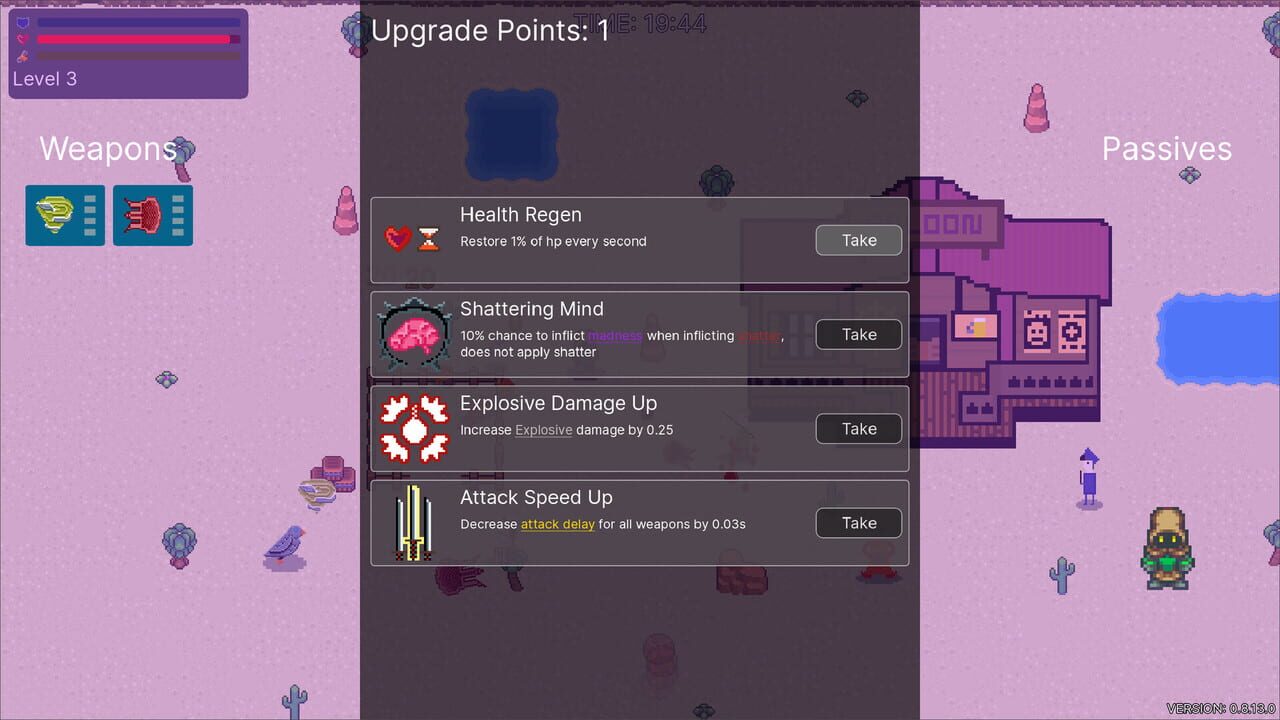The image size is (1280, 720).
Task: Click the heart icon beside Health Regen
Action: [399, 238]
